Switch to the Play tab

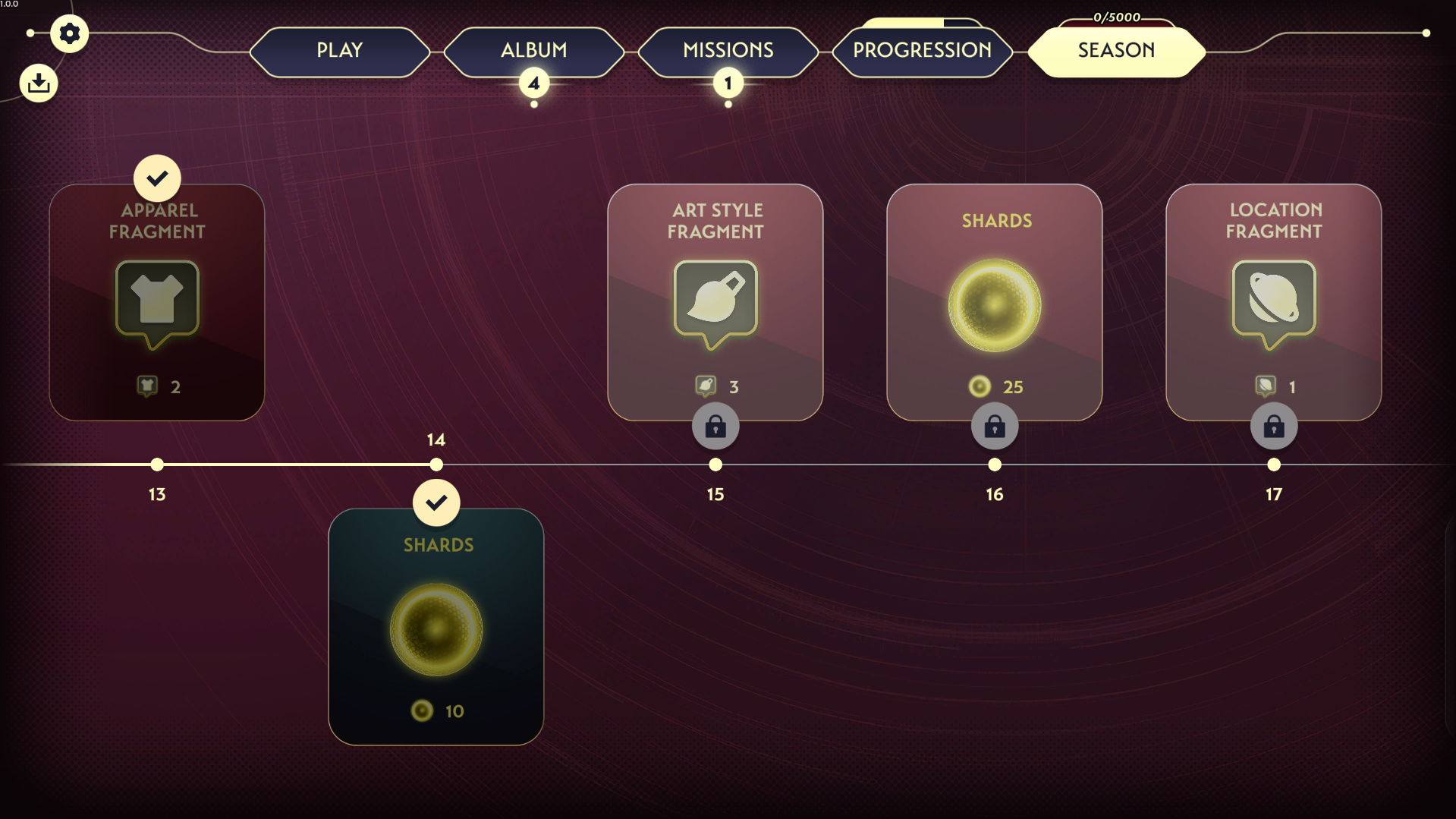tap(339, 51)
